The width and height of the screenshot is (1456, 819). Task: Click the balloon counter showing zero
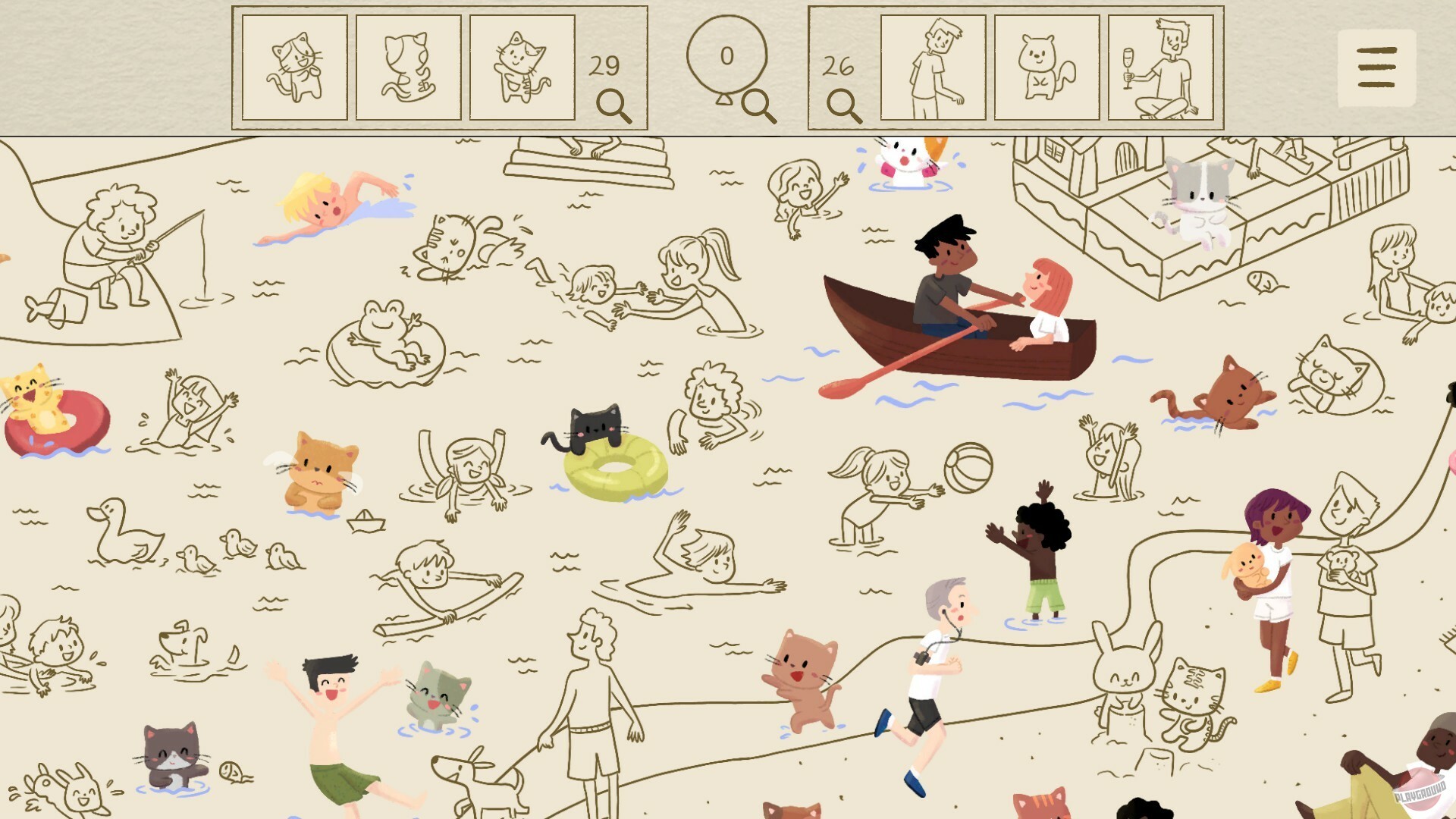727,55
